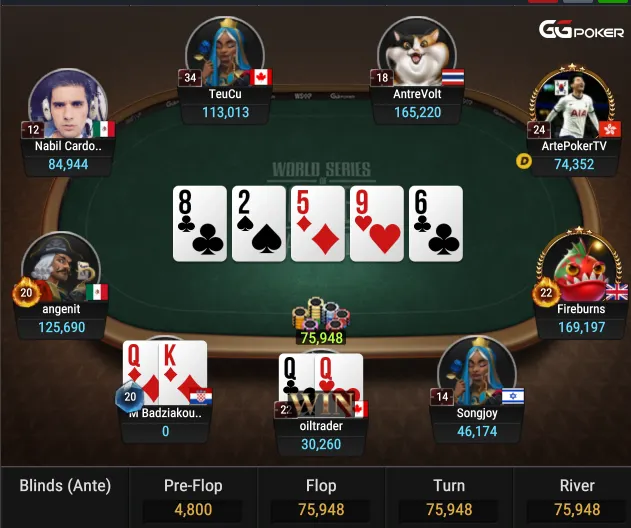Screen dimensions: 631x528
Task: Select M Badziakou's seat name panel
Action: (165, 422)
